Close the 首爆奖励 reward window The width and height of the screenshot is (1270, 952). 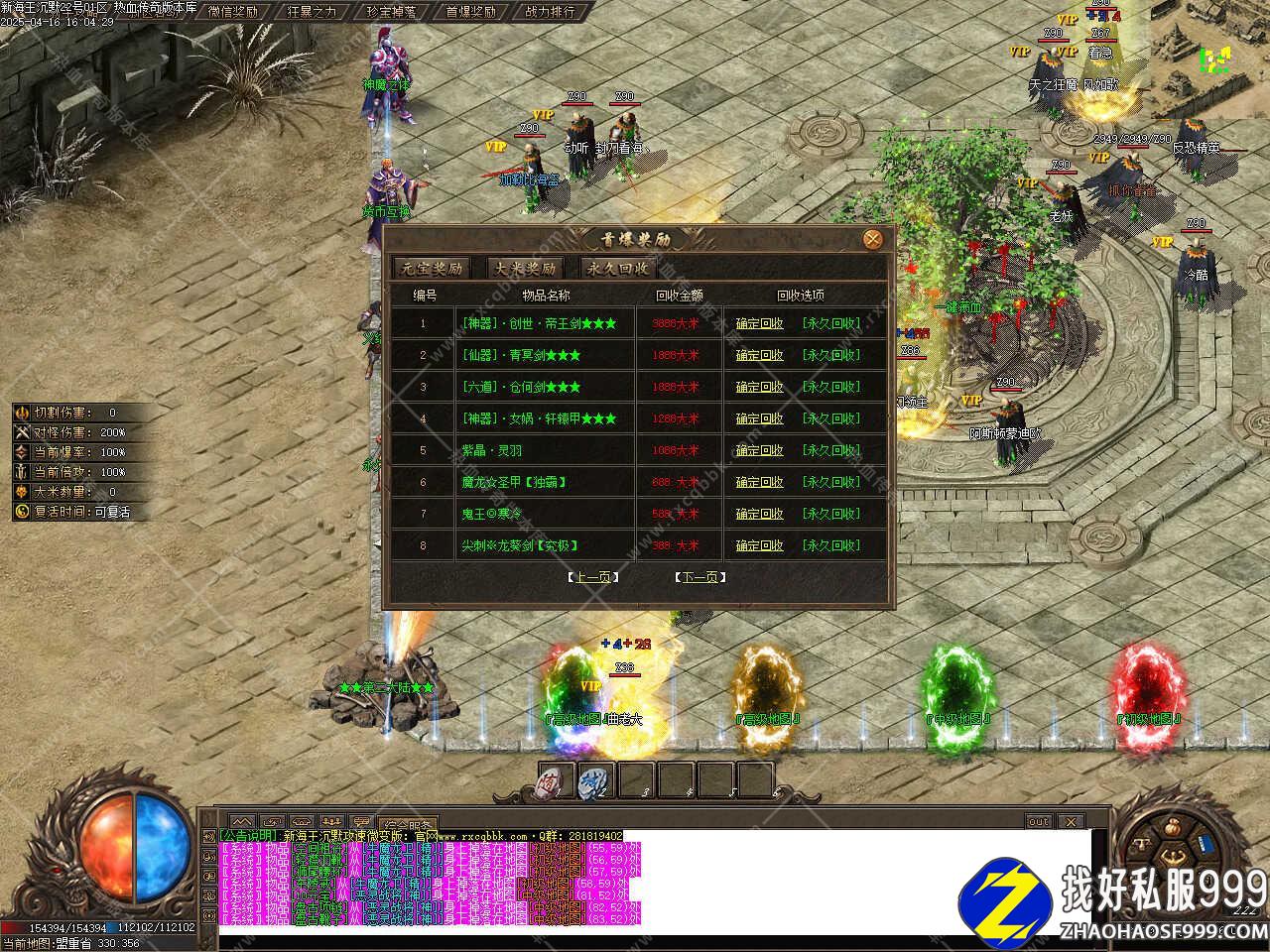872,239
